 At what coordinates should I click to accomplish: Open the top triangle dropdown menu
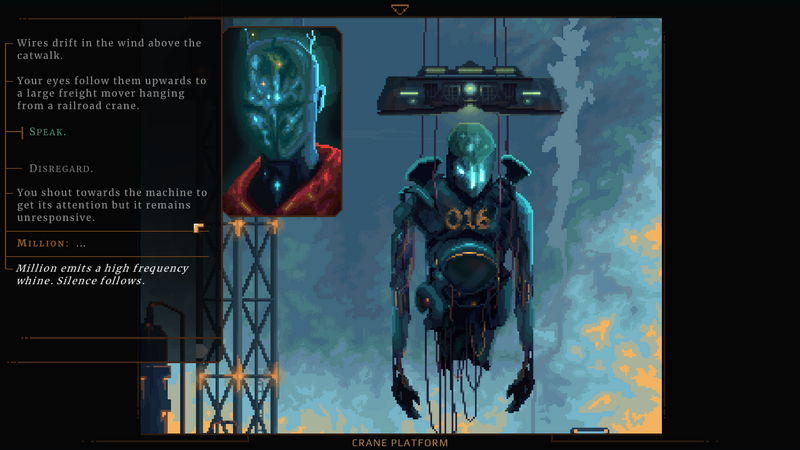[x=400, y=10]
